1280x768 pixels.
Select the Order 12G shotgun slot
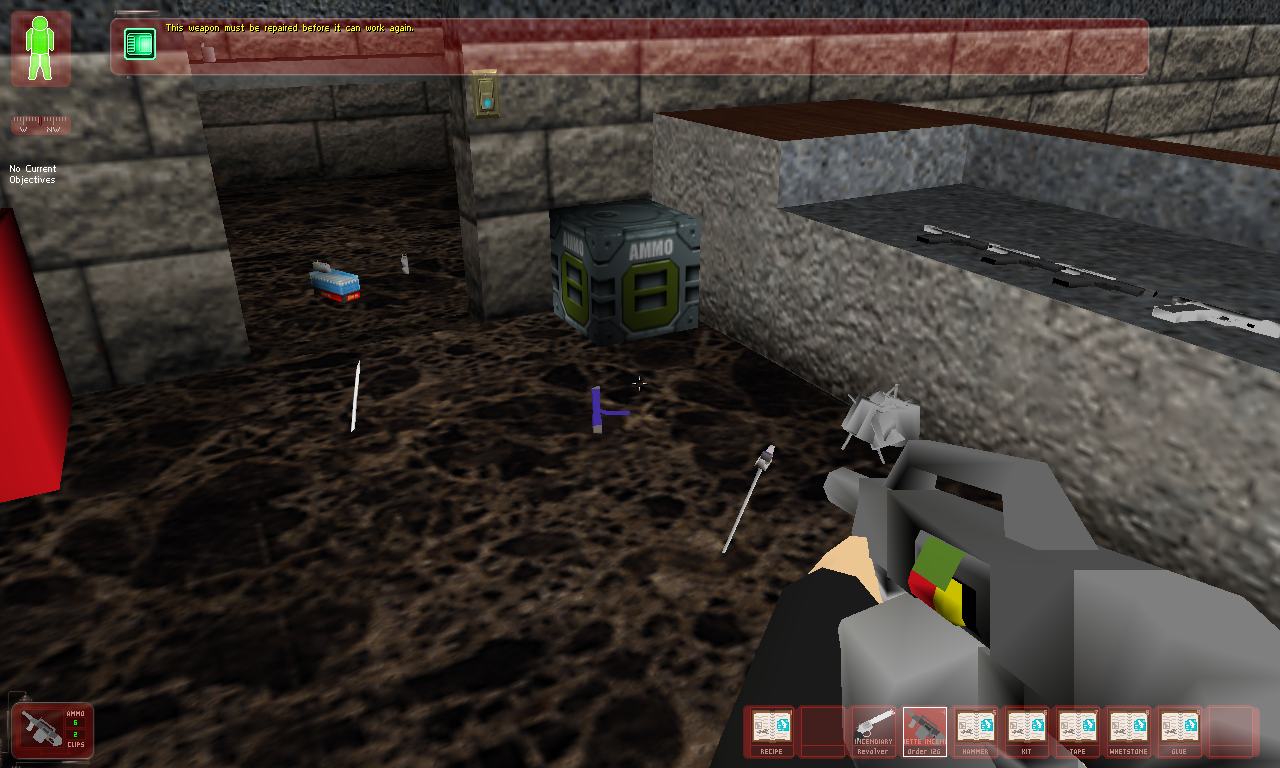pos(925,731)
